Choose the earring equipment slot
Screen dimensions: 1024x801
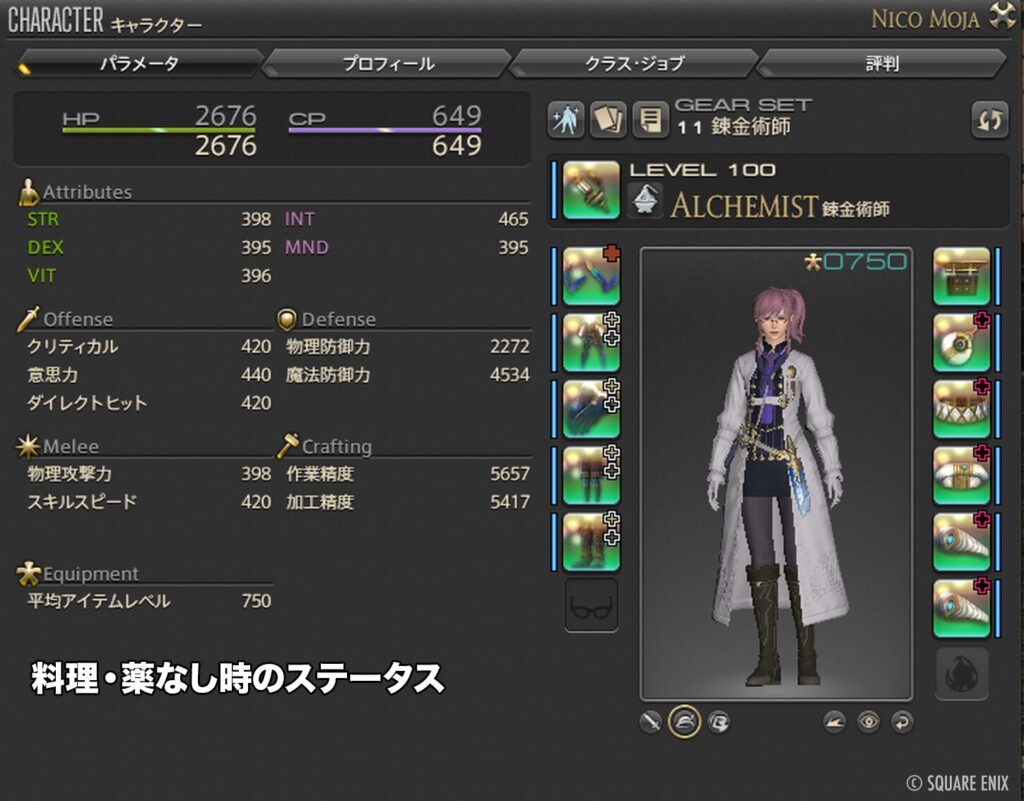961,342
